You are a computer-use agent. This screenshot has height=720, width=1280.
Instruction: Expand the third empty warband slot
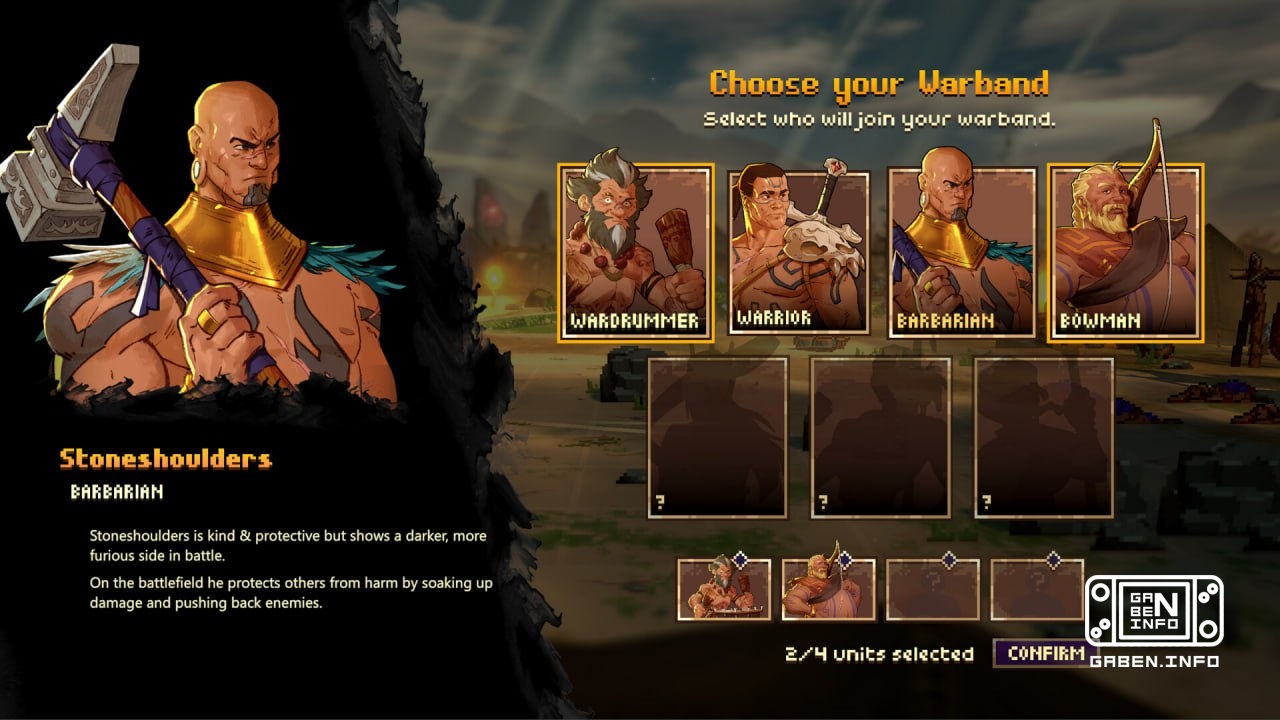point(935,592)
